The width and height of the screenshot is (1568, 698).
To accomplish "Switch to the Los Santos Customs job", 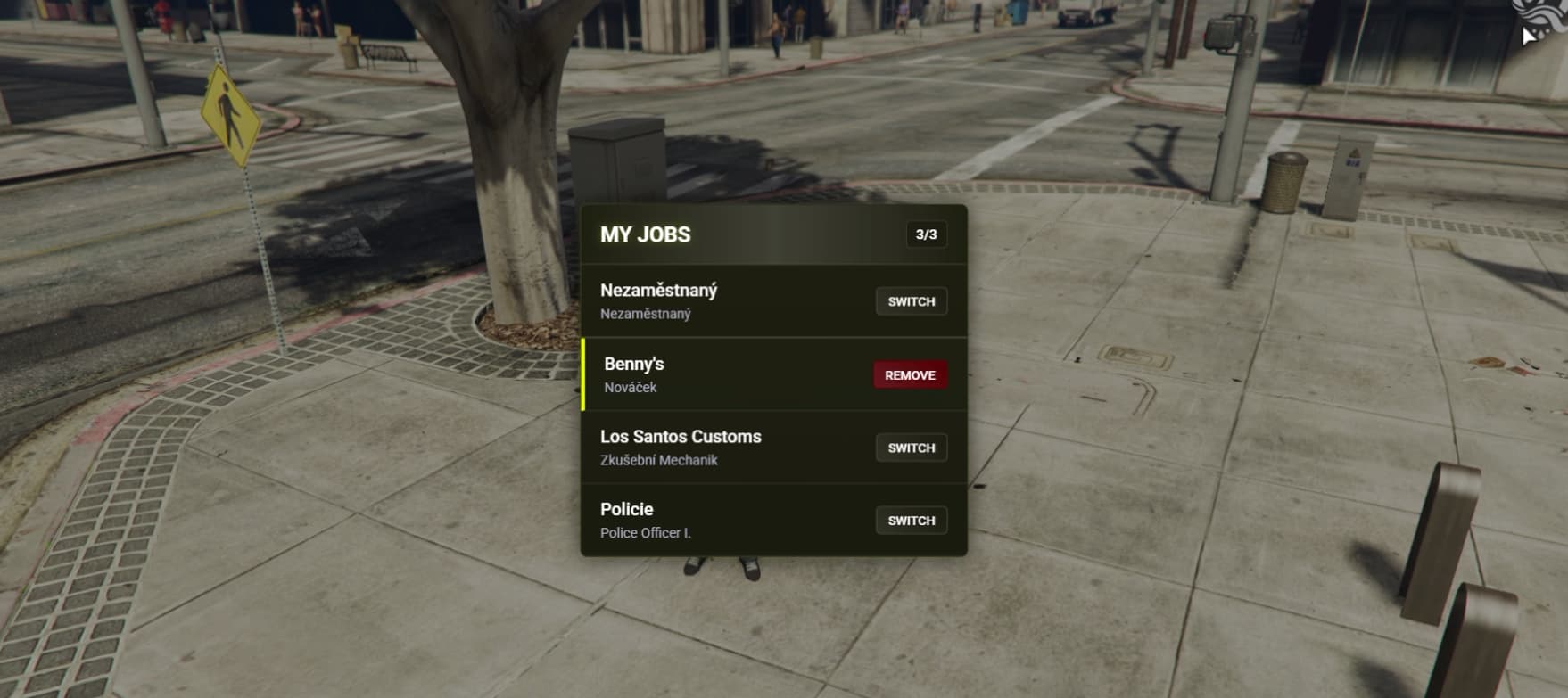I will tap(910, 448).
